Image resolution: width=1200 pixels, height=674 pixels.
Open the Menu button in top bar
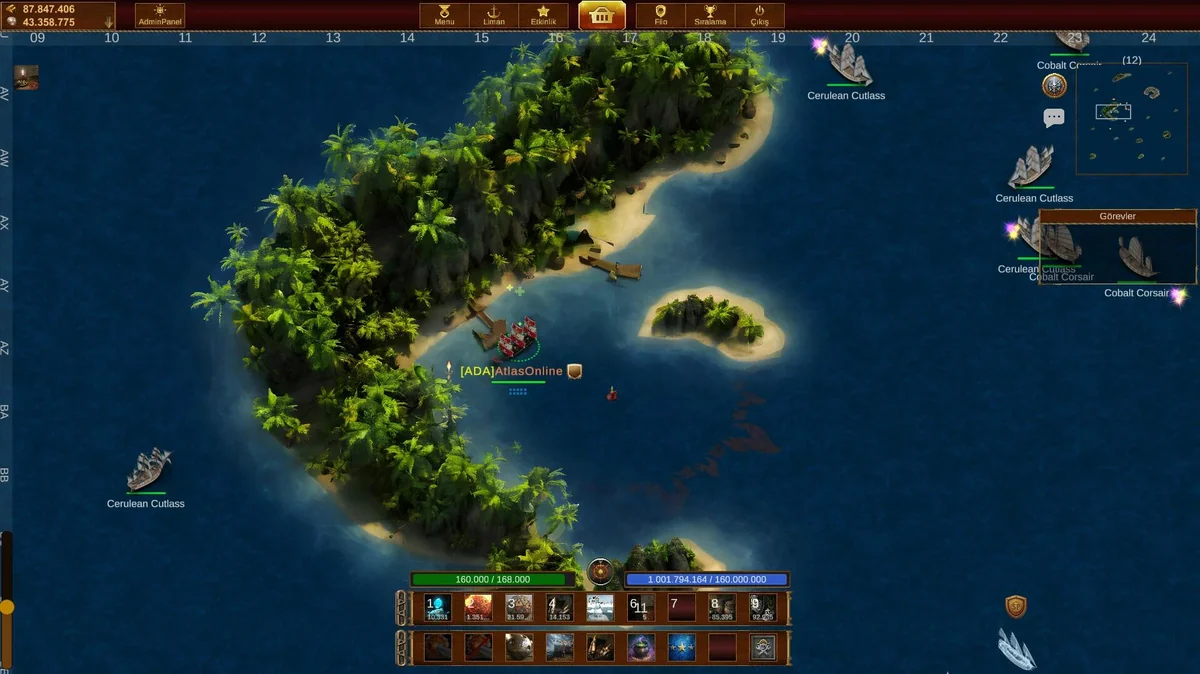pos(444,15)
